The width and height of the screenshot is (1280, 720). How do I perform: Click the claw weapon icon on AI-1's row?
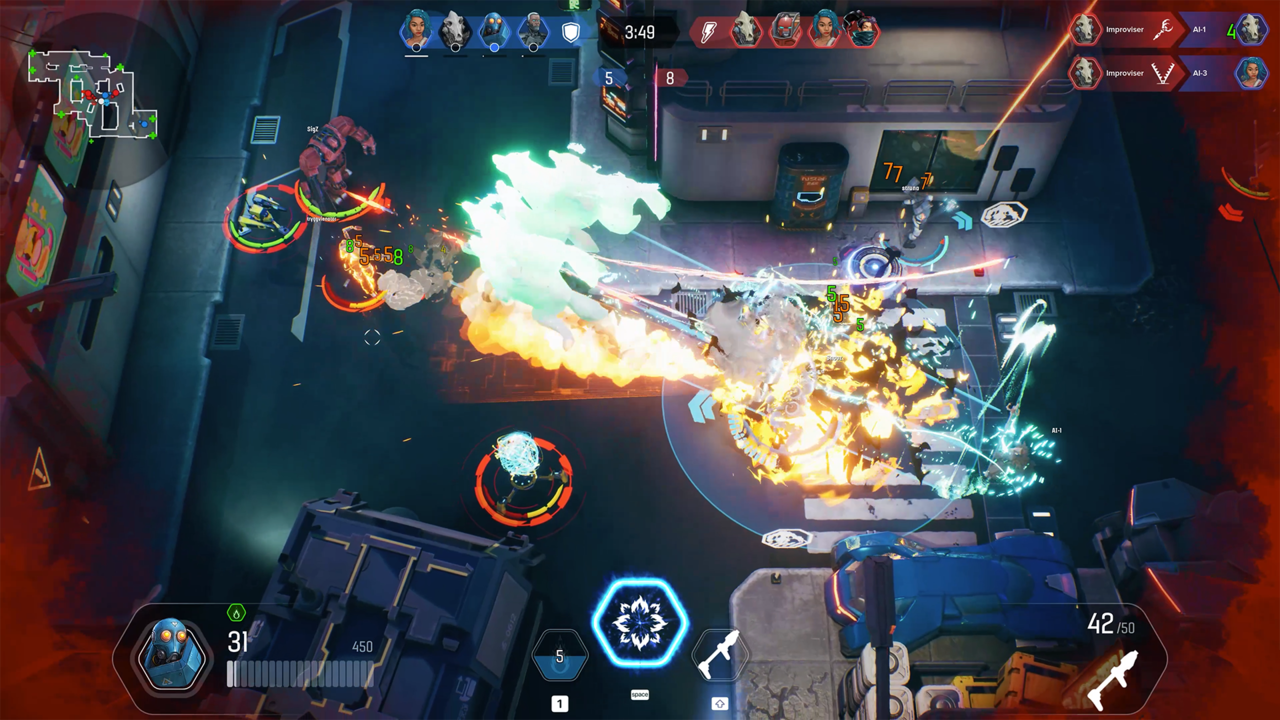pos(1165,30)
